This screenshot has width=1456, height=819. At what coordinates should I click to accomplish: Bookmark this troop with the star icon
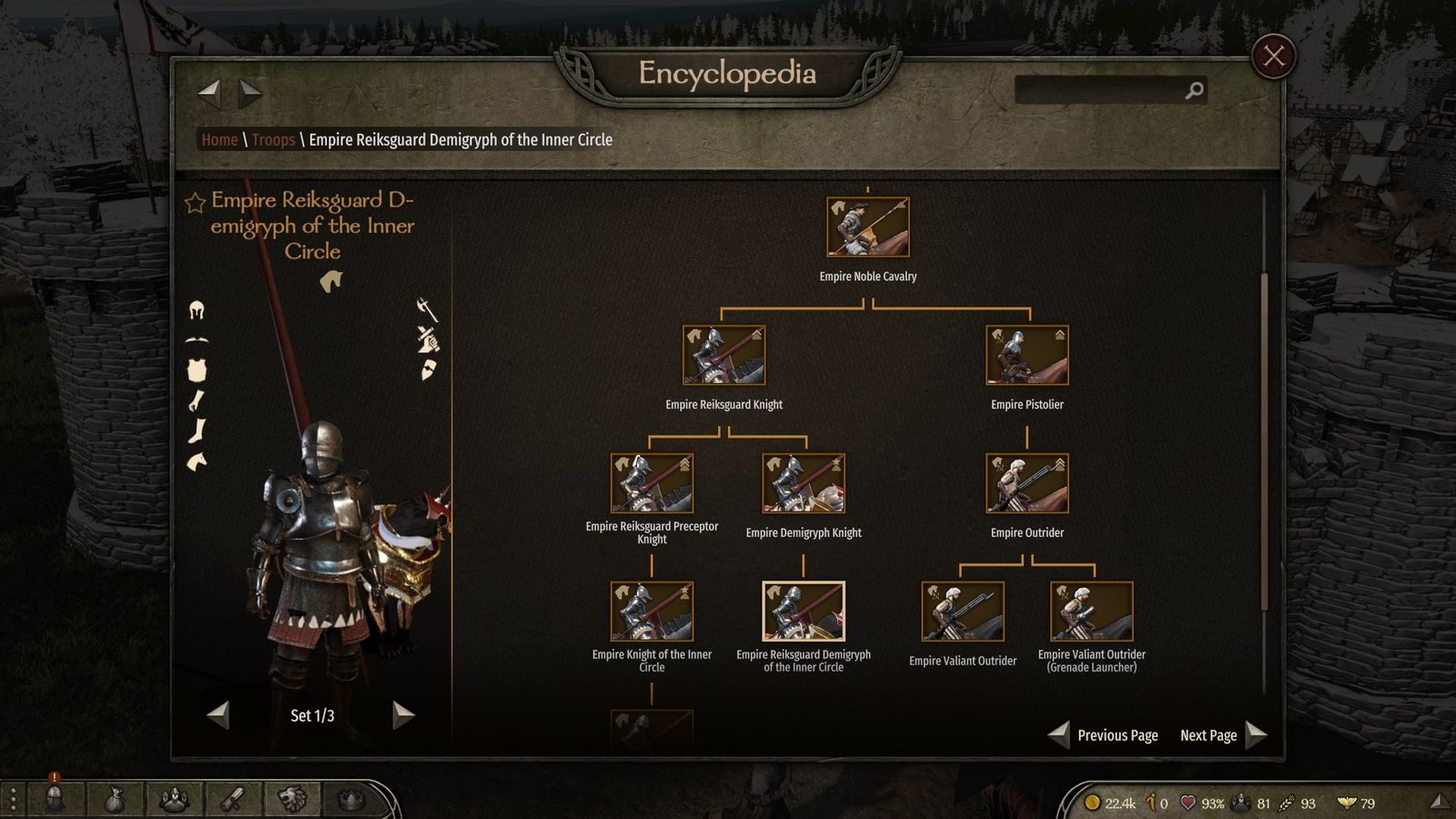coord(195,202)
